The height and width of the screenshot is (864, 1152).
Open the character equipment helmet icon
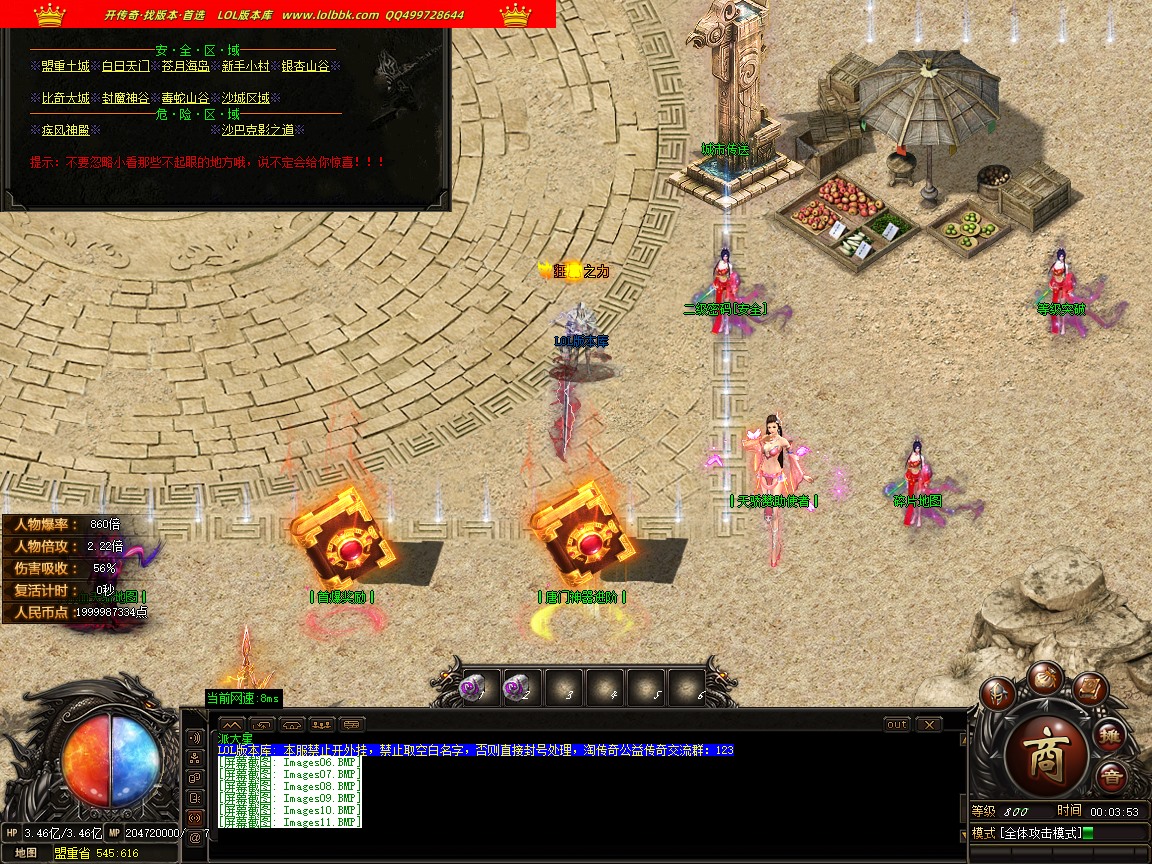(997, 693)
